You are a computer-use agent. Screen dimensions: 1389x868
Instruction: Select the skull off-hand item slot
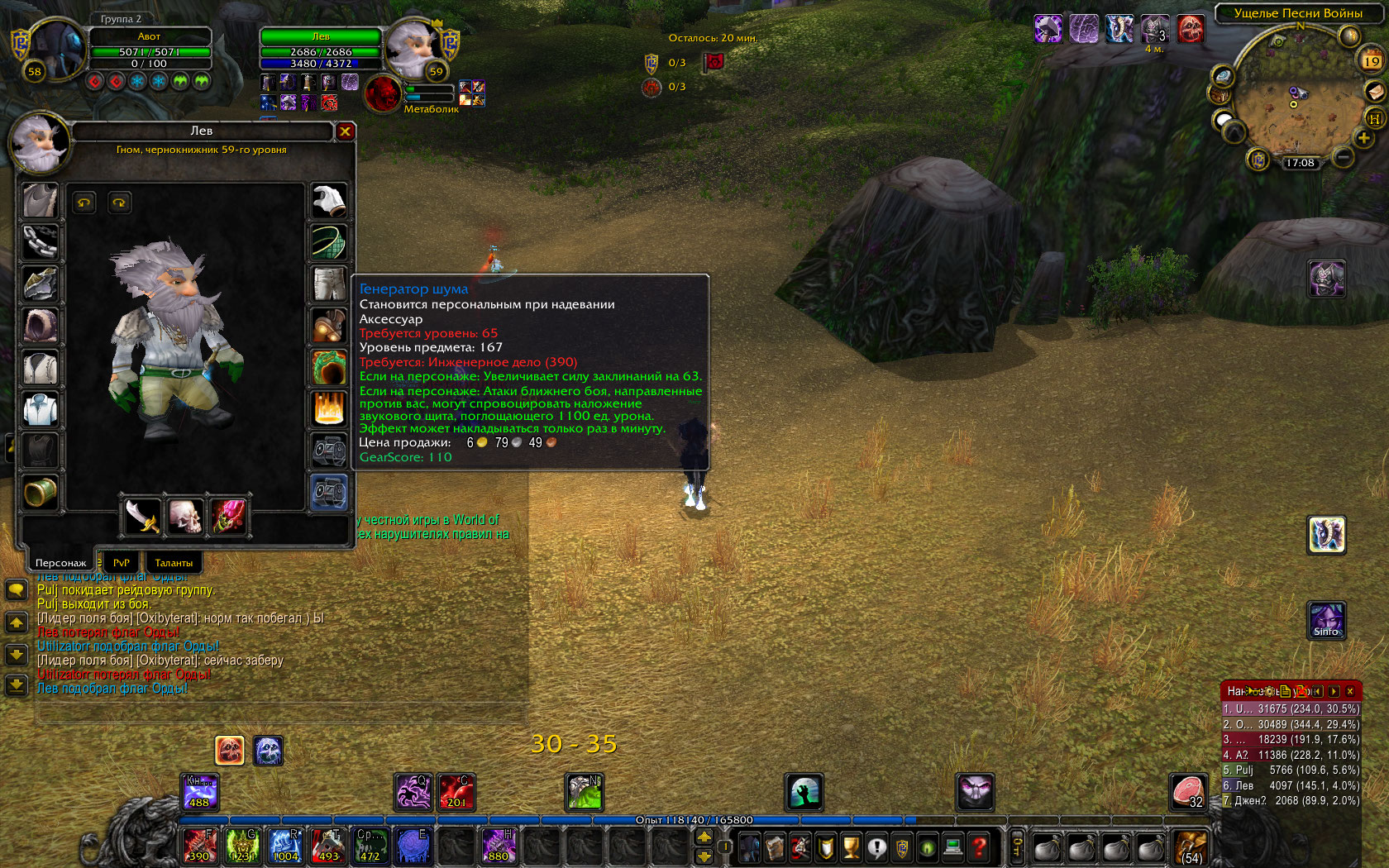click(185, 516)
